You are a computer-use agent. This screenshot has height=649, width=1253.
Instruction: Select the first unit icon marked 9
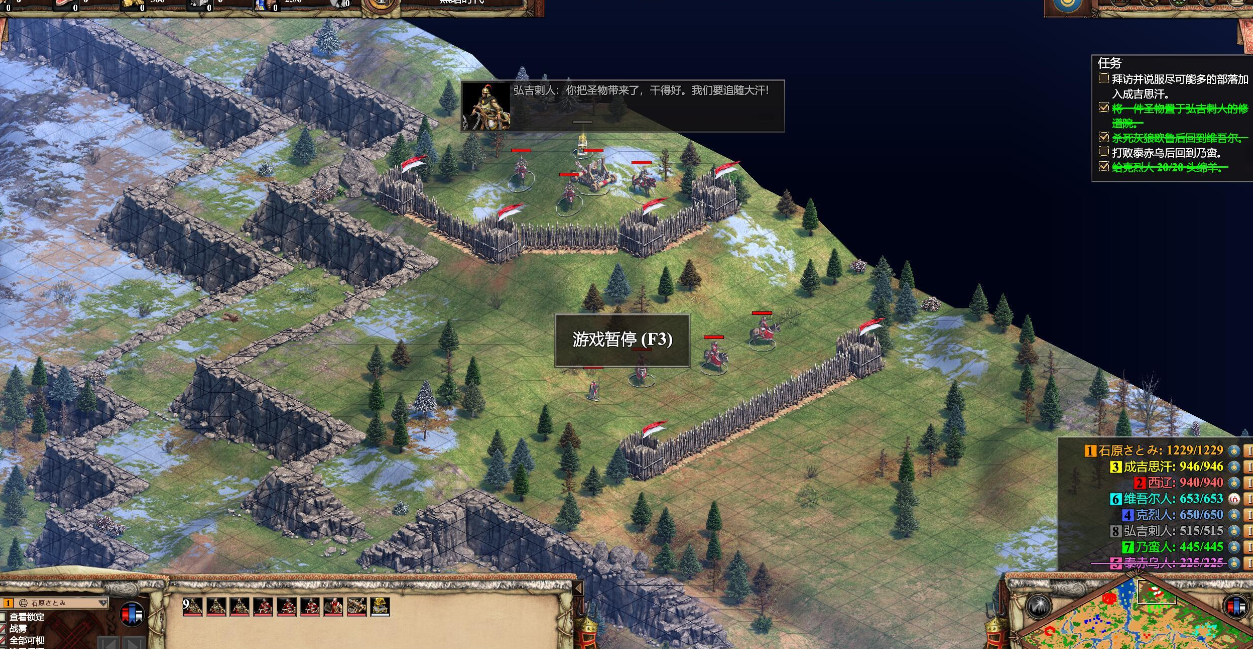(193, 606)
